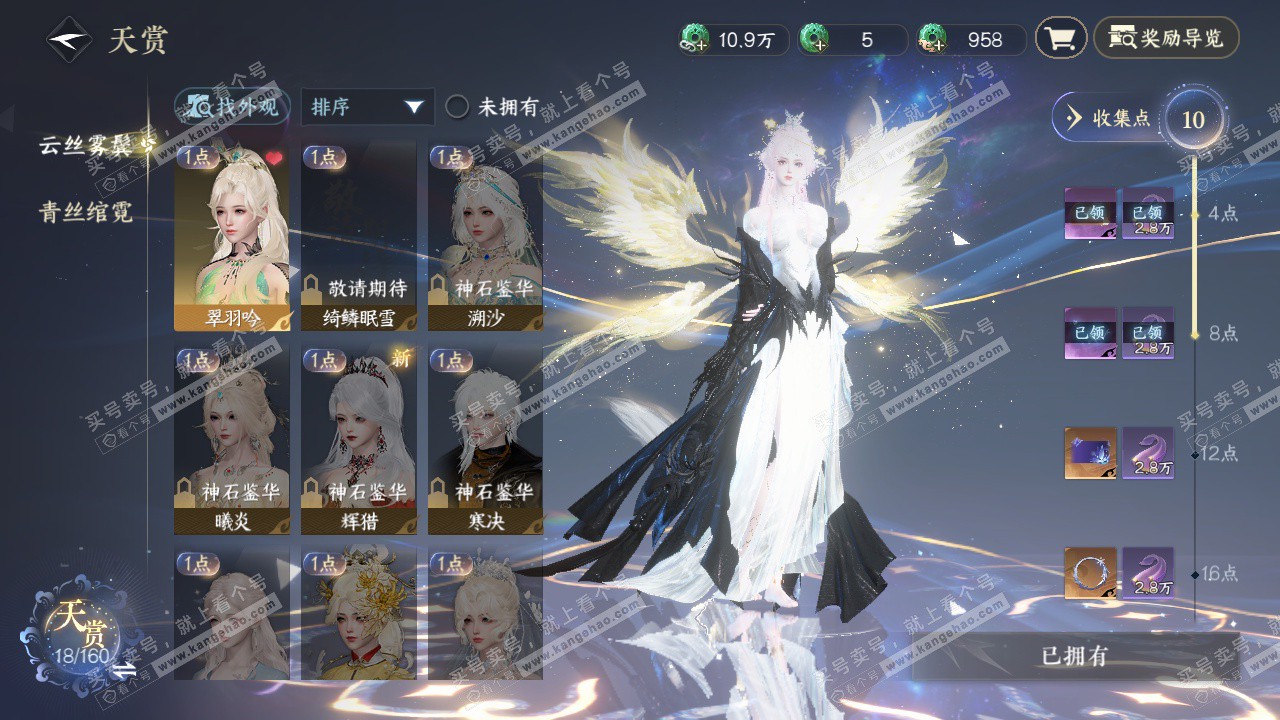1280x720 pixels.
Task: Open the shopping cart
Action: point(1060,39)
